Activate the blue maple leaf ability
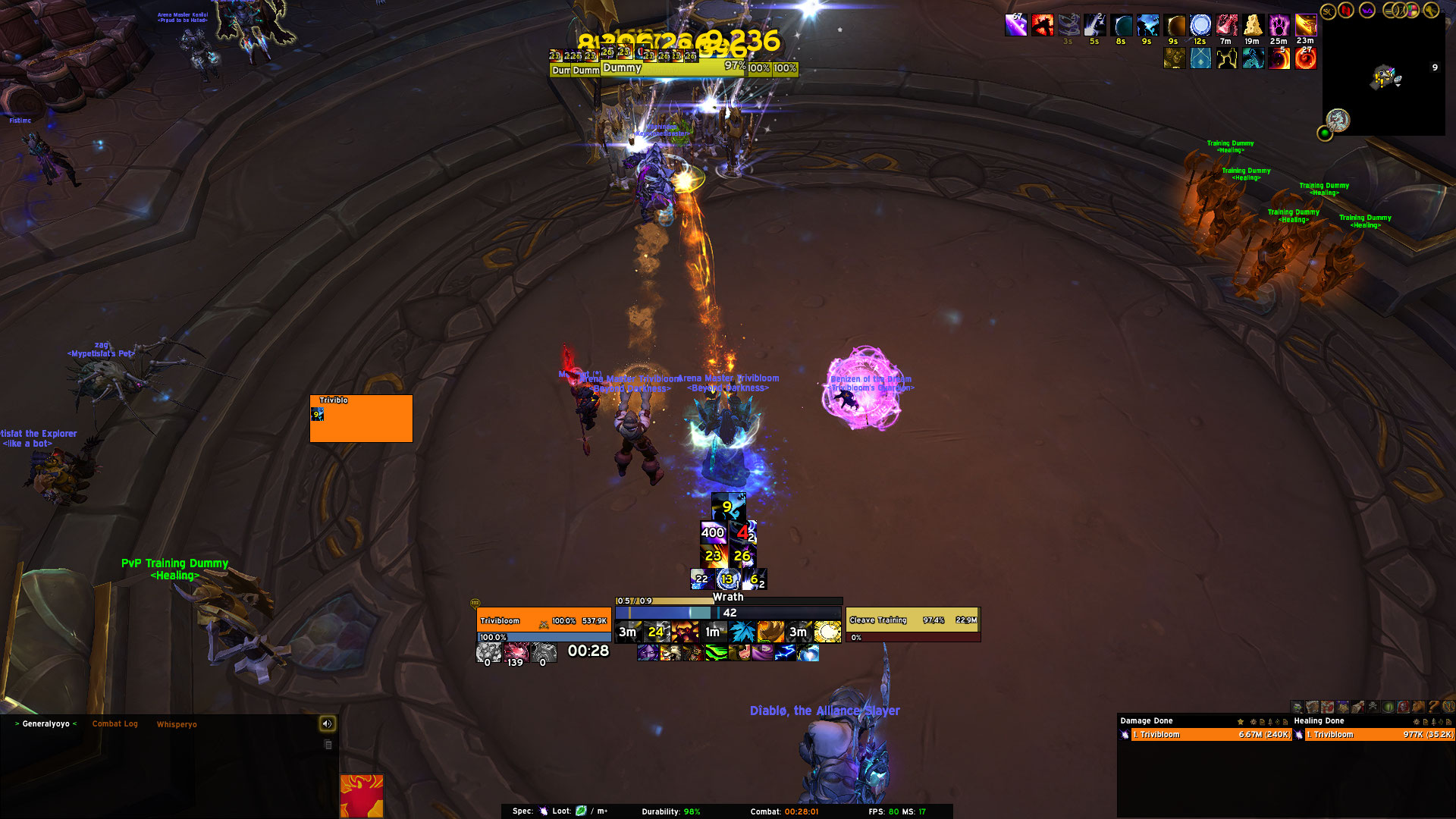1456x819 pixels. pos(742,632)
